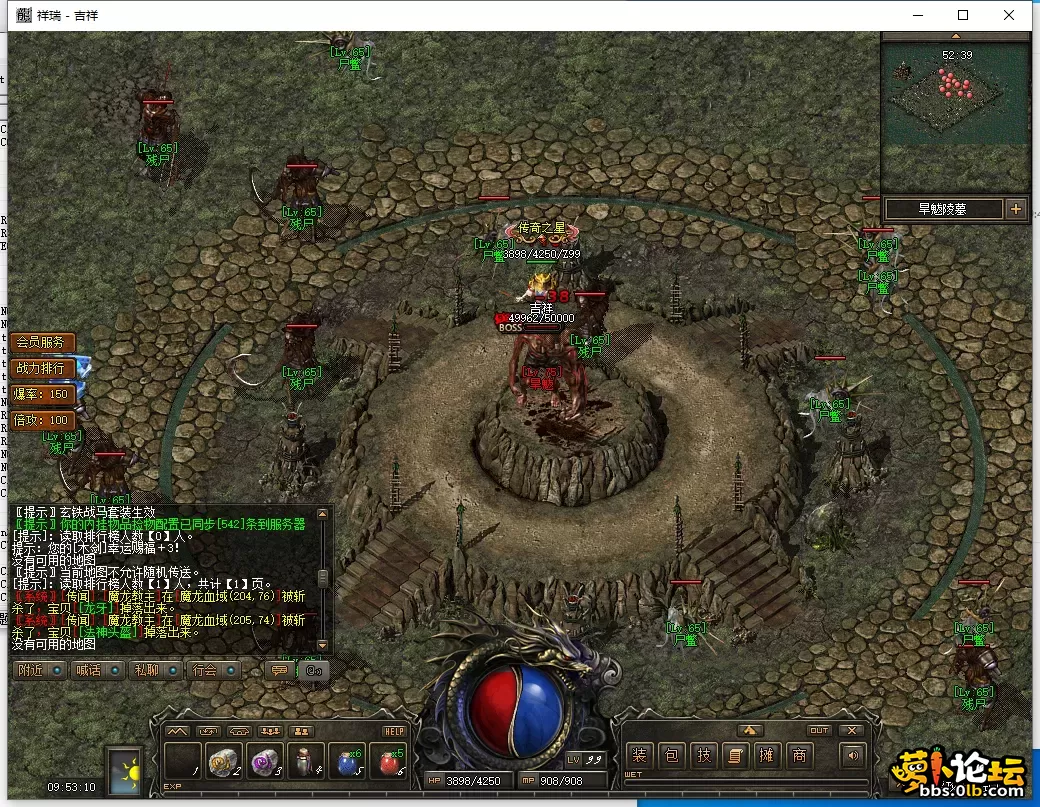
Task: Open the 商 shop button
Action: (799, 756)
